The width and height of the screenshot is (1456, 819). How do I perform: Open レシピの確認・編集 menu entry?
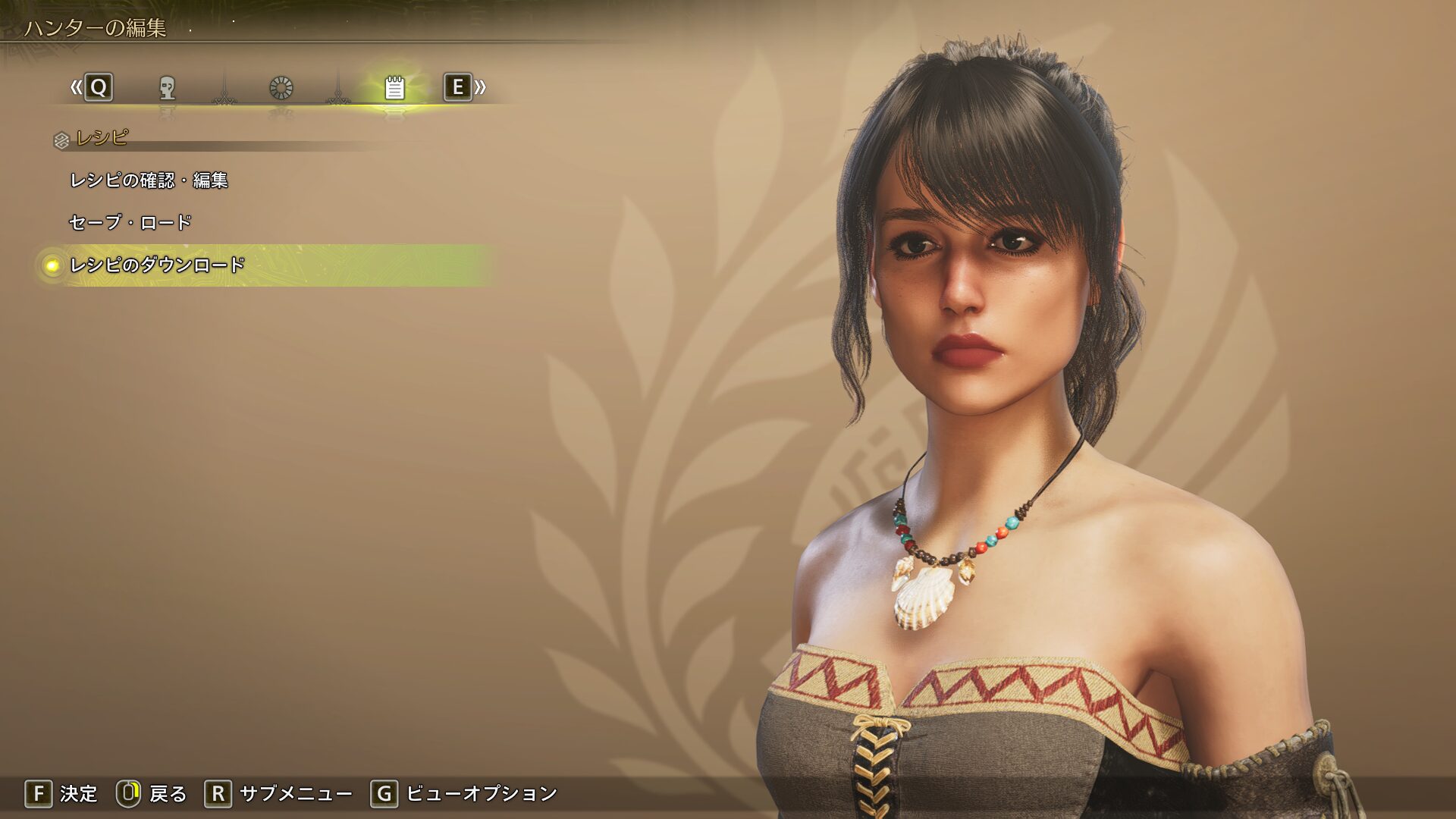149,180
